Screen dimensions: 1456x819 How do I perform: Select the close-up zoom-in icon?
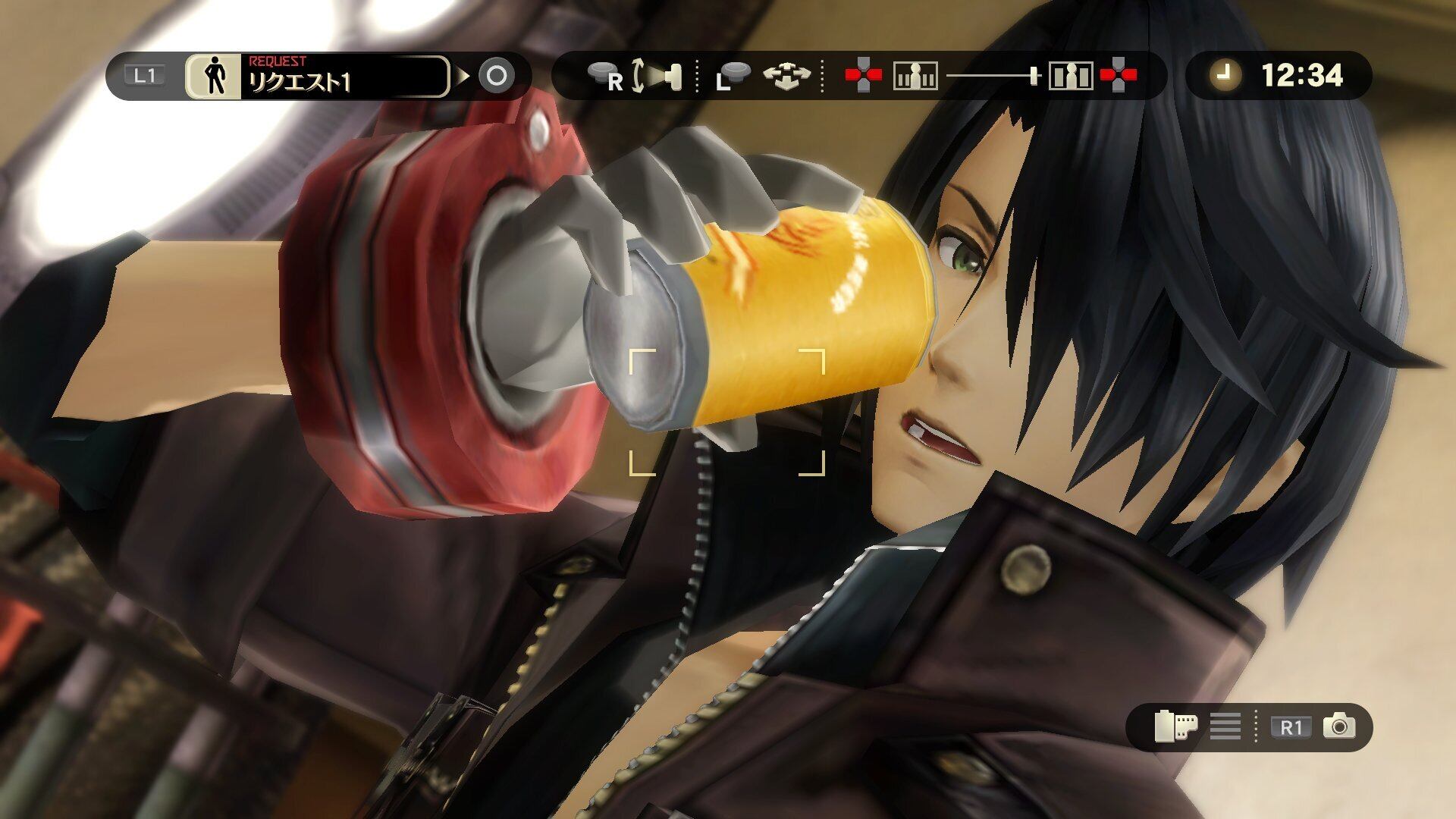tap(1070, 76)
